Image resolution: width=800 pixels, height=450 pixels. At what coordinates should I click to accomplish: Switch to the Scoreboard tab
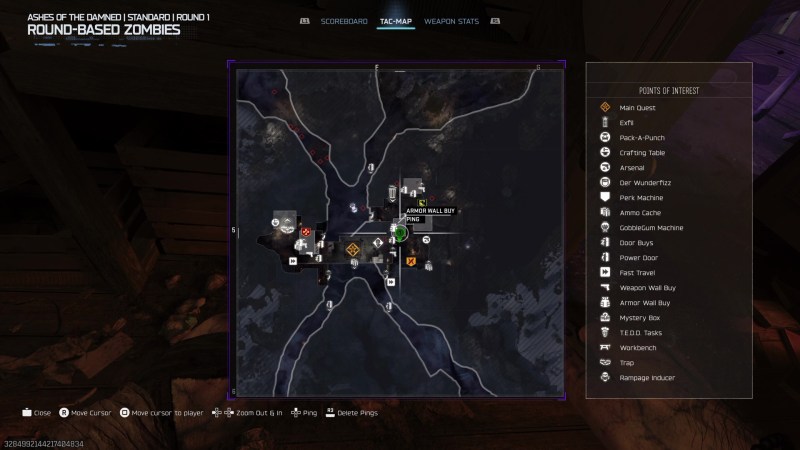coord(343,20)
